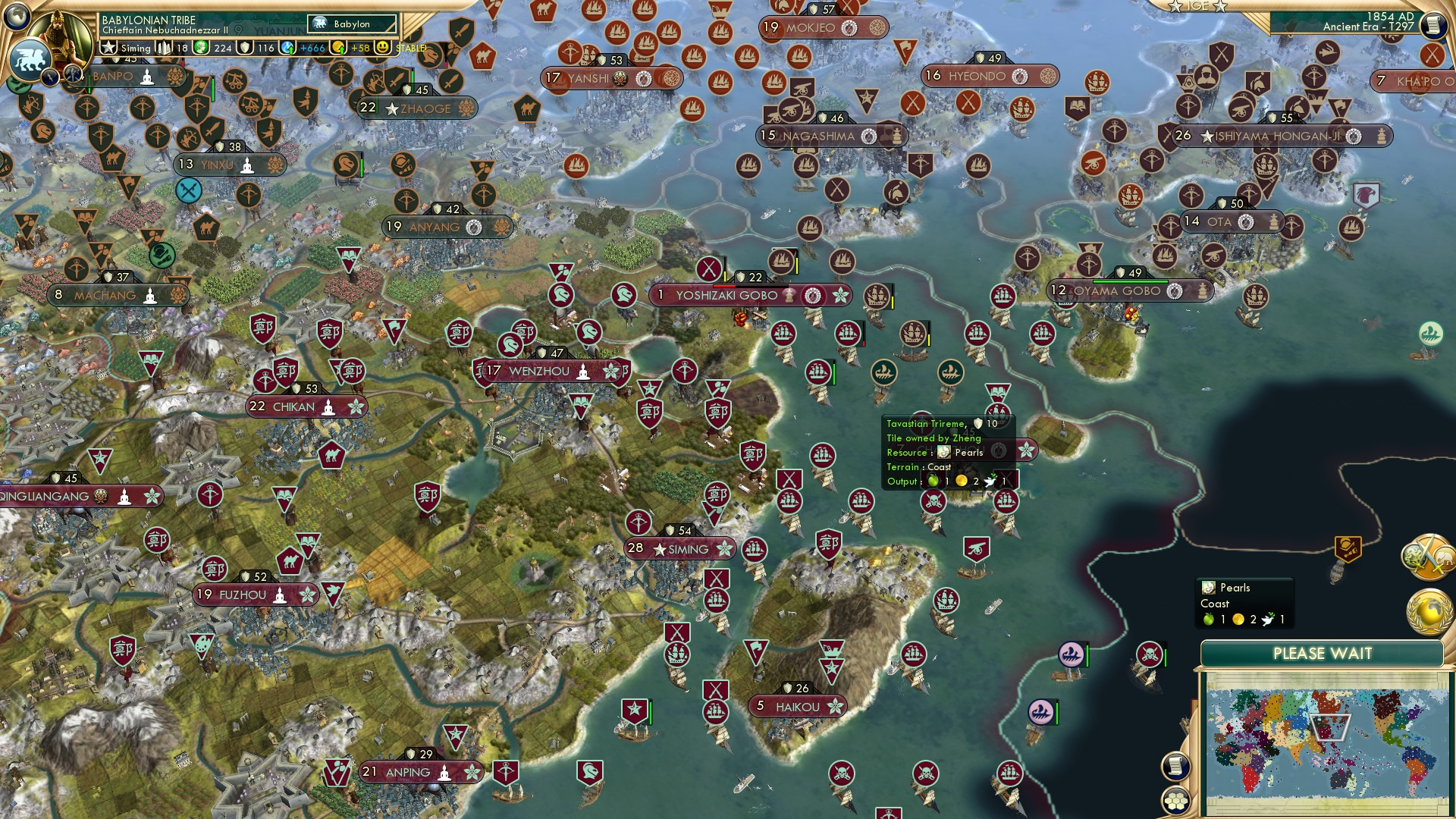Click the Siming star capital indicator

click(109, 47)
